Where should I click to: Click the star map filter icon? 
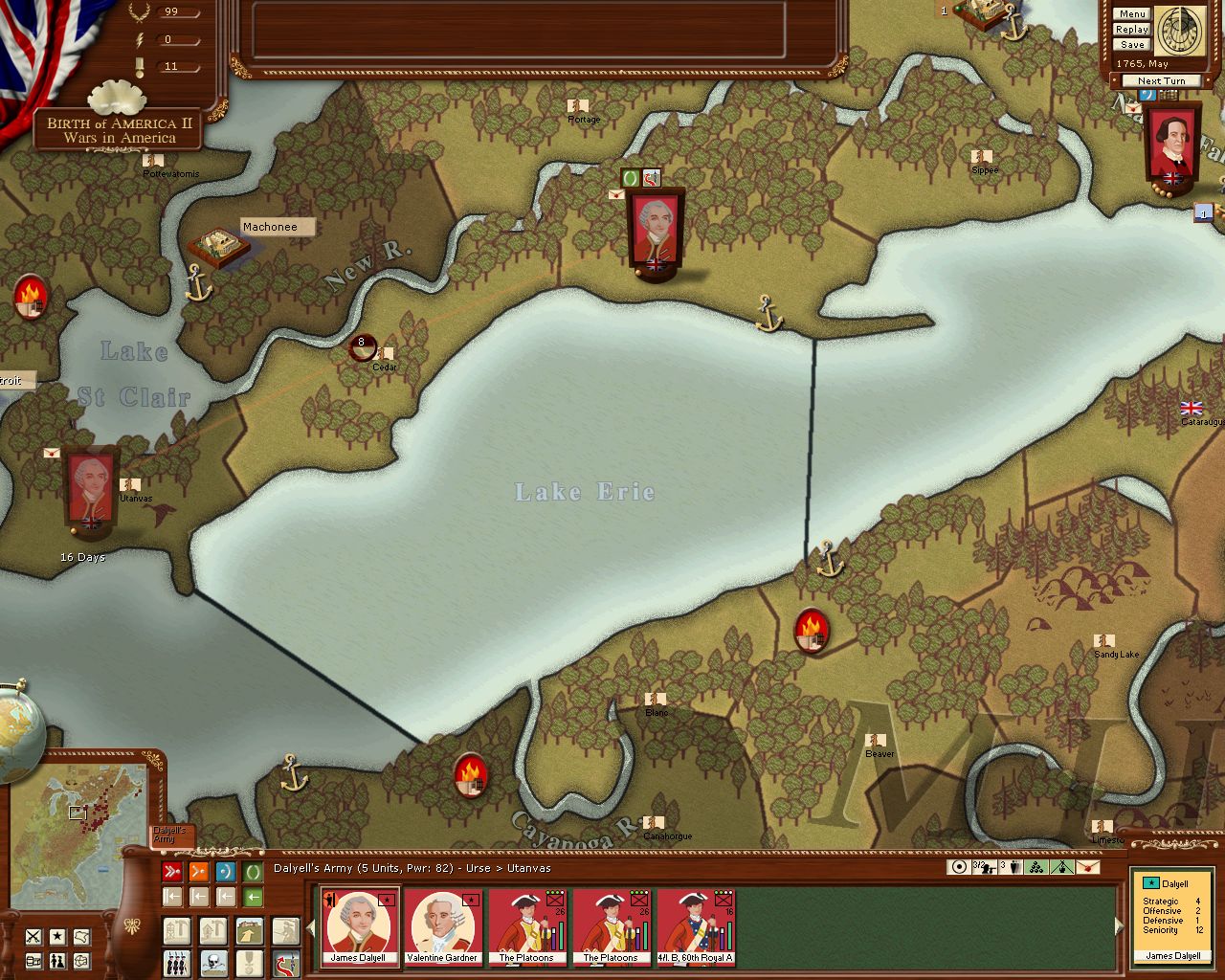point(58,936)
